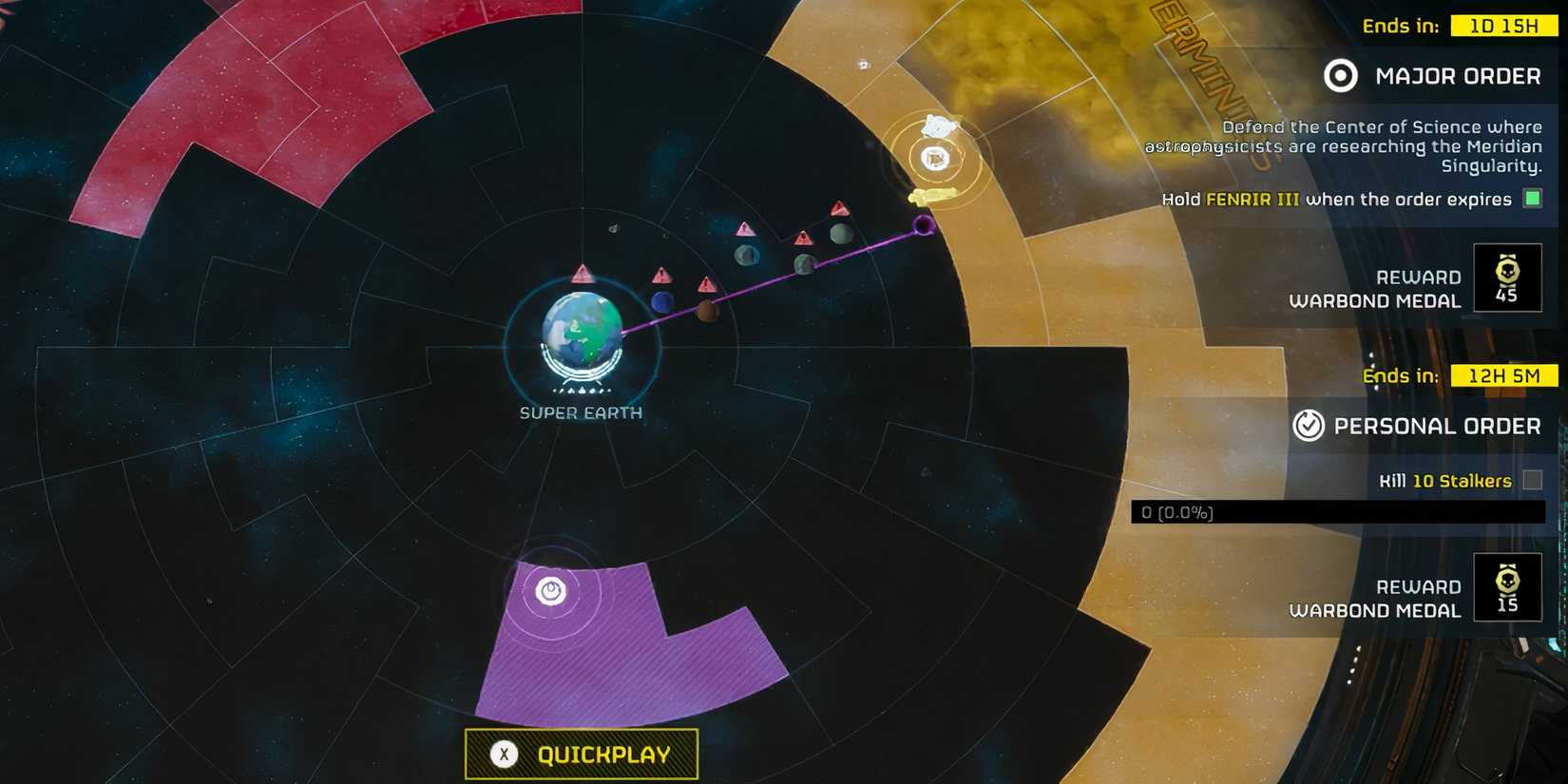Open the 45 Warbond Medal reward icon
Screen dimensions: 1568x784
[1508, 277]
